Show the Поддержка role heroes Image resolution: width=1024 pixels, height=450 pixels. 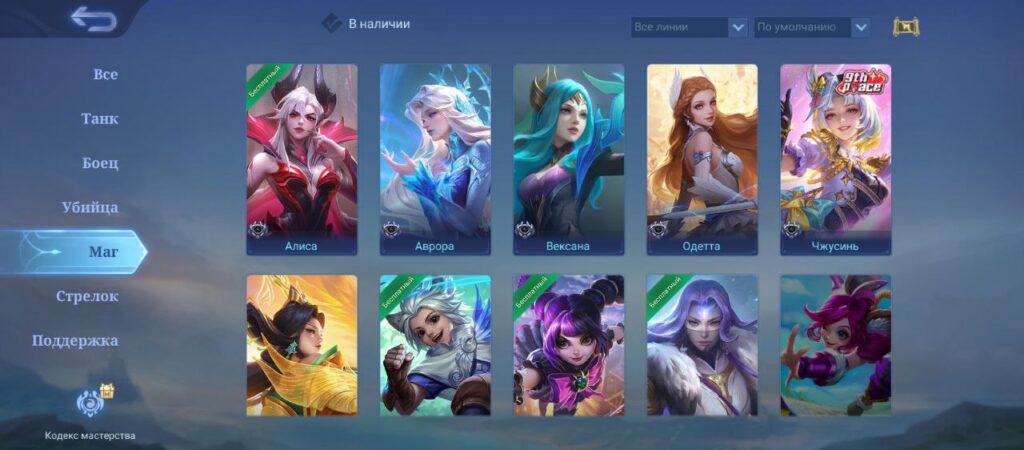pos(75,340)
